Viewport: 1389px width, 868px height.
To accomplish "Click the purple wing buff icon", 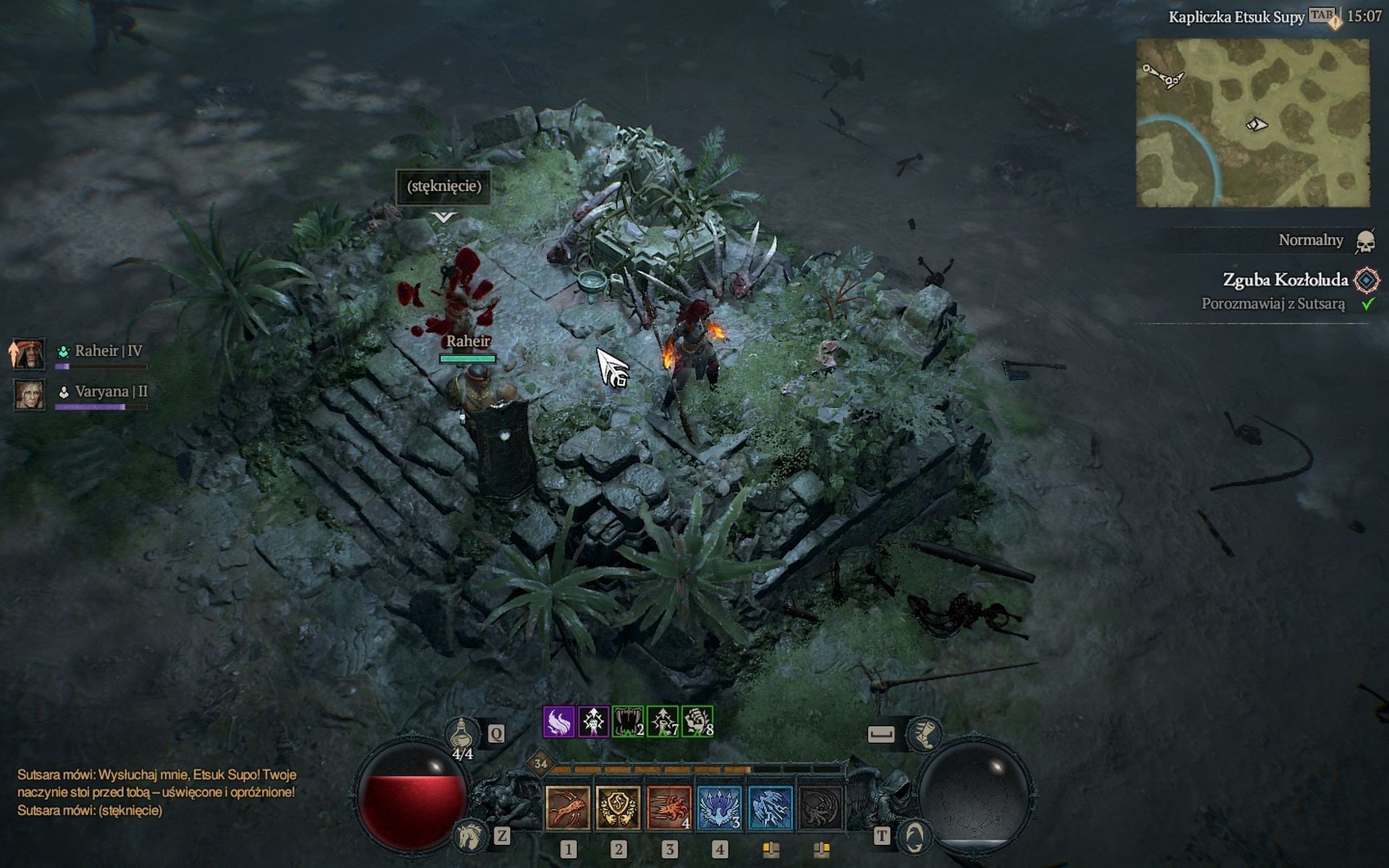I will tap(558, 721).
